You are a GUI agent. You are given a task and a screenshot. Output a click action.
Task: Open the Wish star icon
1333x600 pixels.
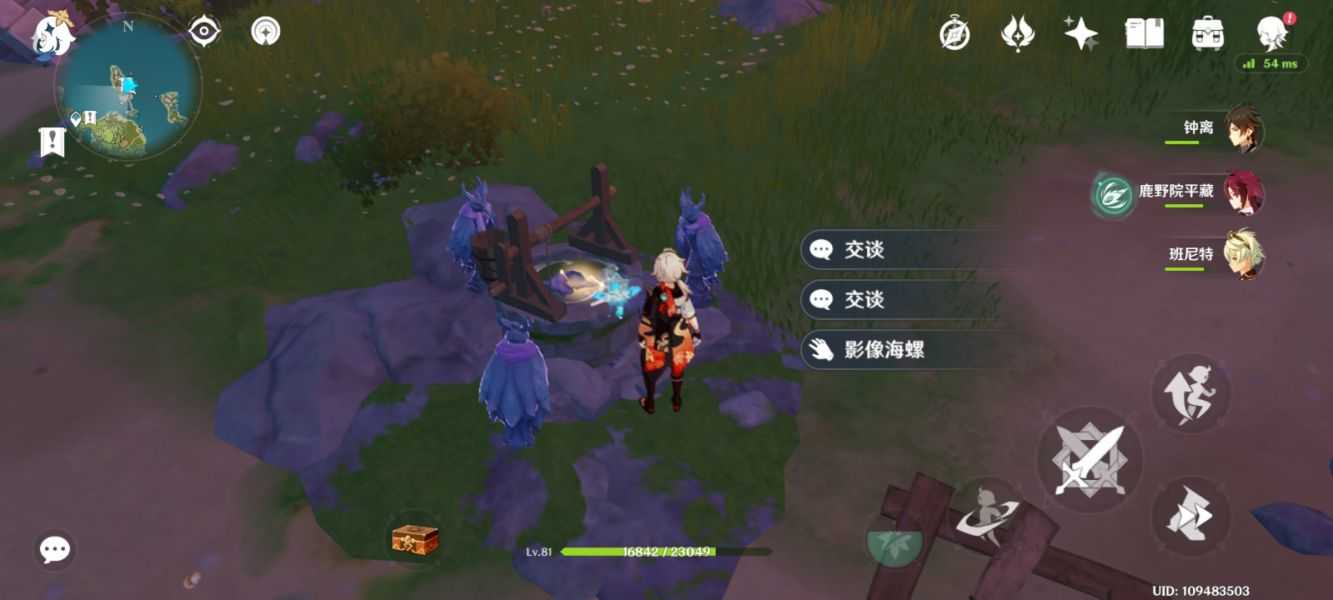click(x=1080, y=34)
